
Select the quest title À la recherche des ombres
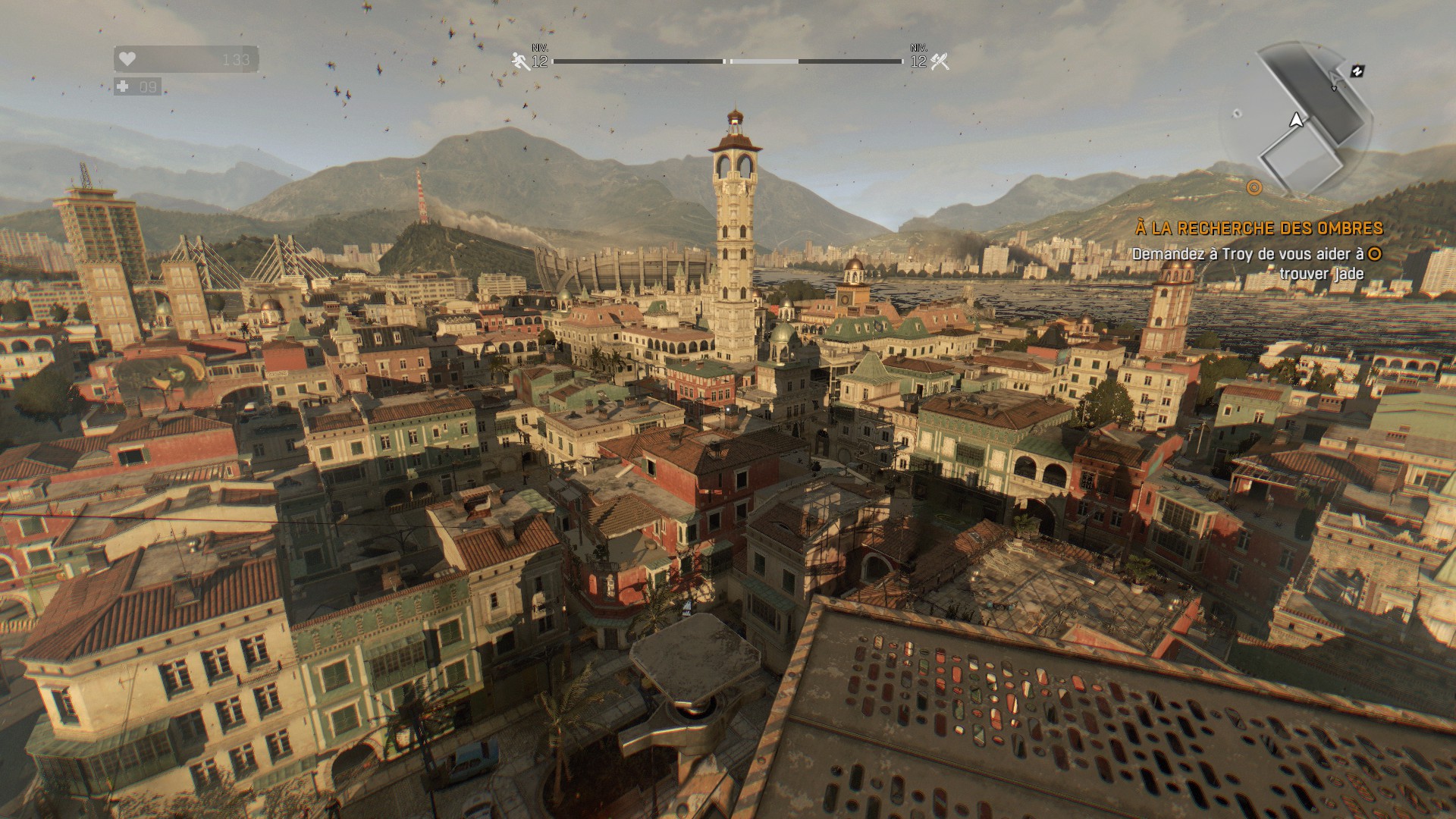[x=1259, y=227]
